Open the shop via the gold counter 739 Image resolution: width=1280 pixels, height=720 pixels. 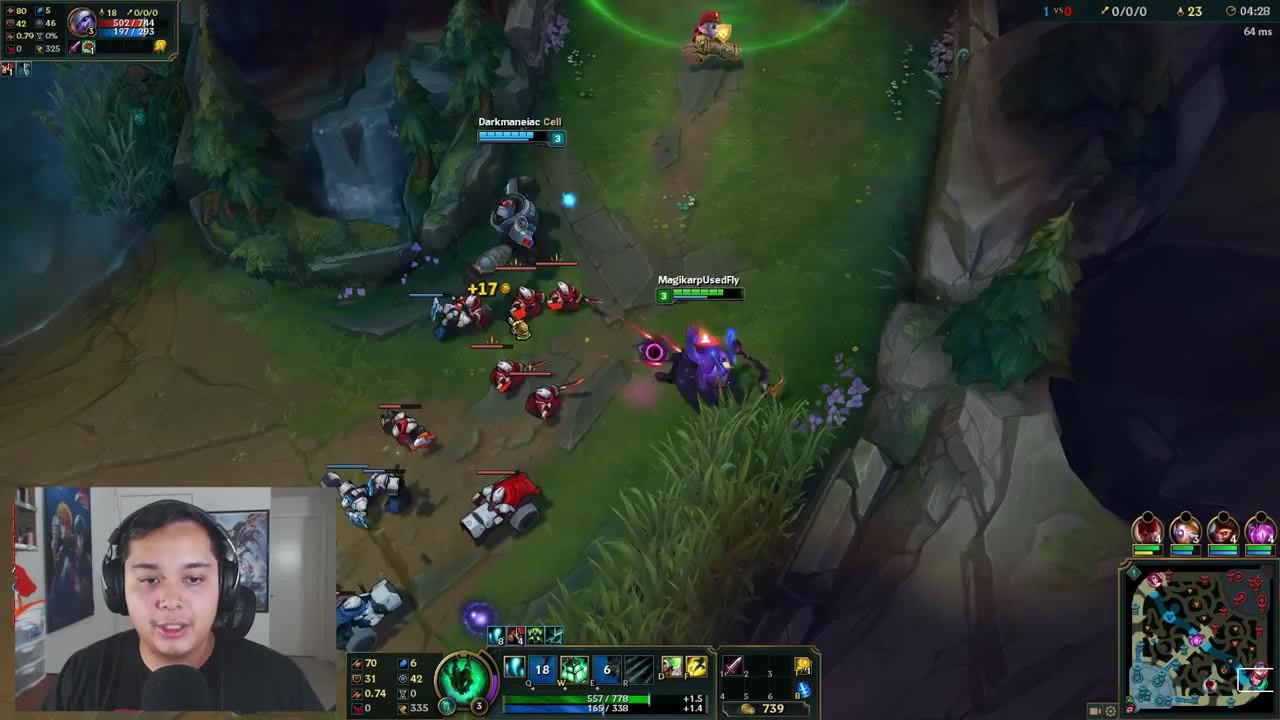[x=772, y=707]
